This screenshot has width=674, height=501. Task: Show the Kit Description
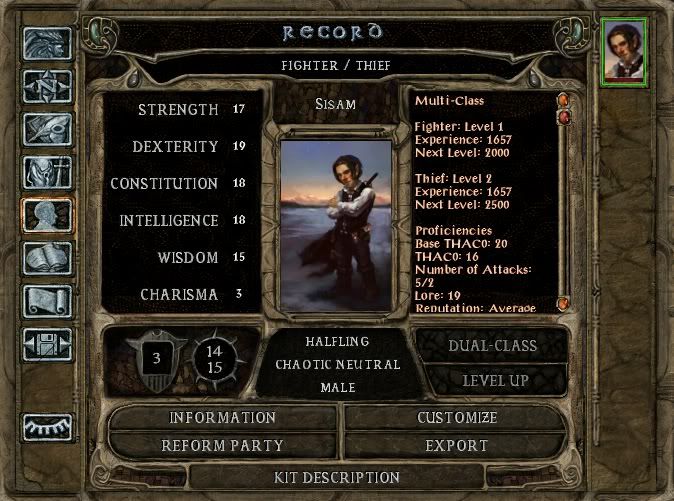coord(337,477)
